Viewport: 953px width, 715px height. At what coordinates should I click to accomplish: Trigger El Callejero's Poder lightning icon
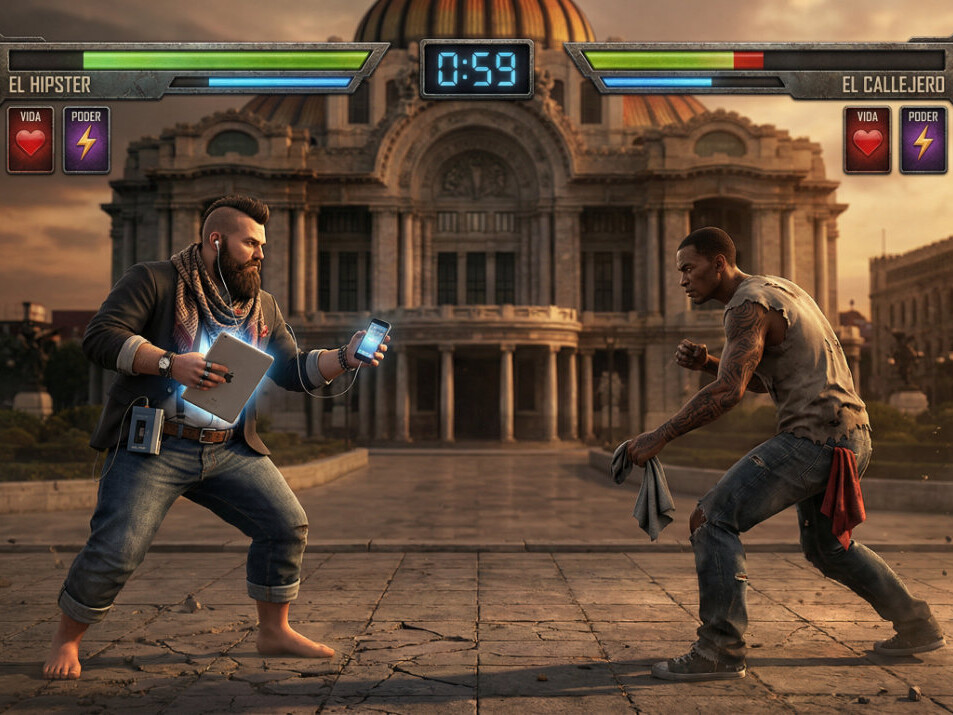923,140
